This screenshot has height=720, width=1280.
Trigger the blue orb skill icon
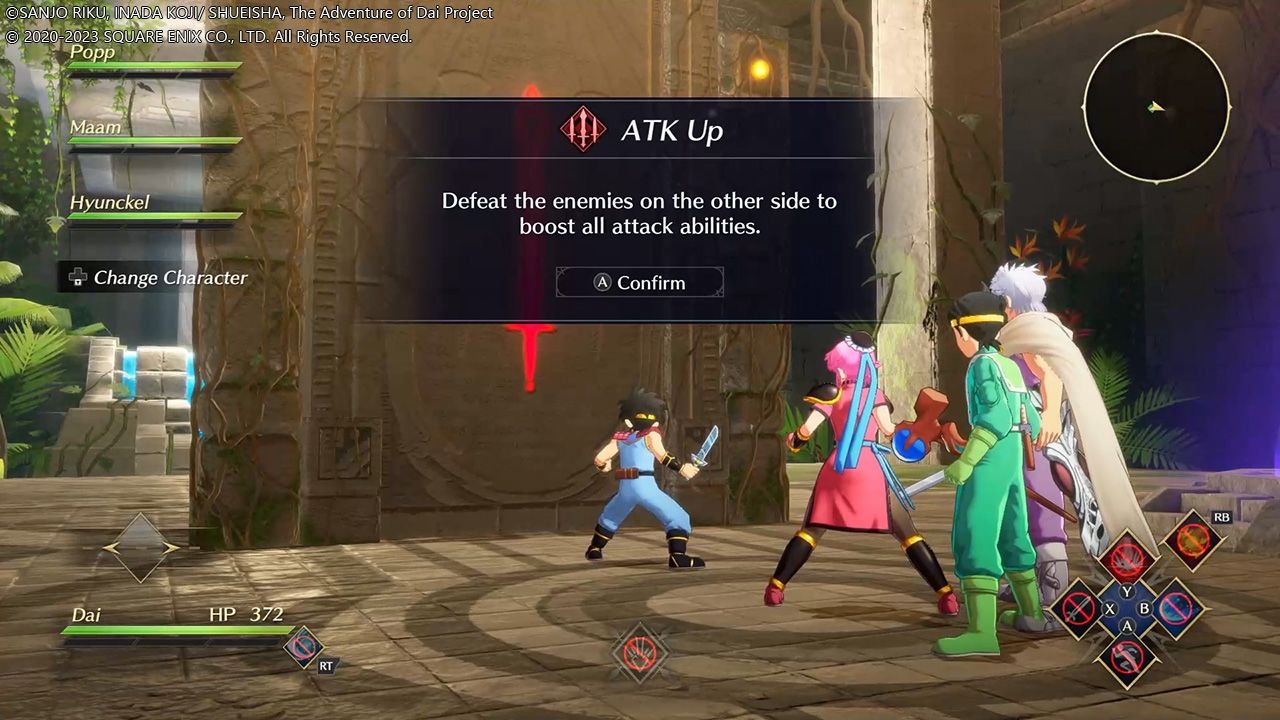pos(1176,608)
